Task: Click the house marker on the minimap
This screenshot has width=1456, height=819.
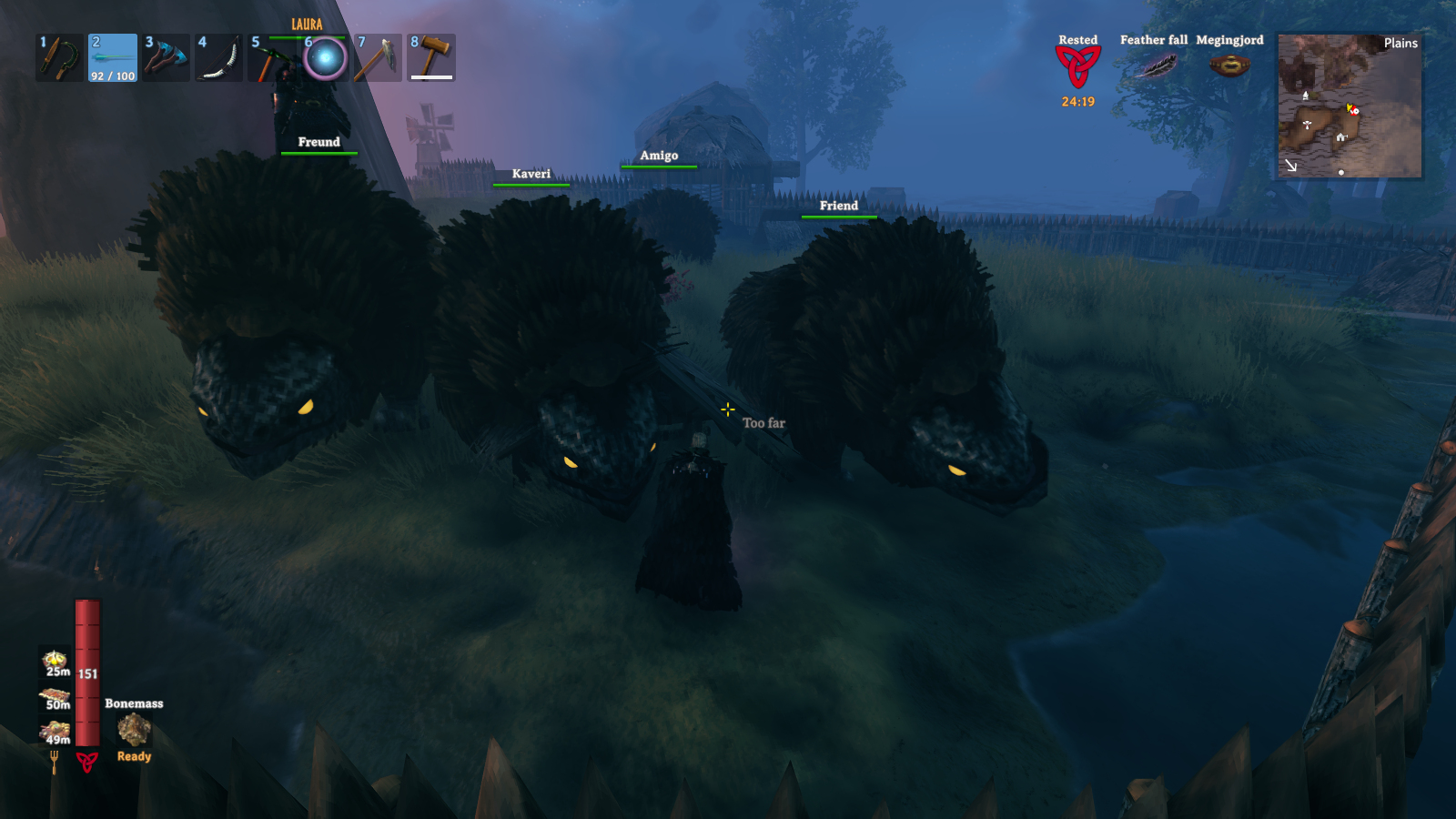Action: (1341, 137)
